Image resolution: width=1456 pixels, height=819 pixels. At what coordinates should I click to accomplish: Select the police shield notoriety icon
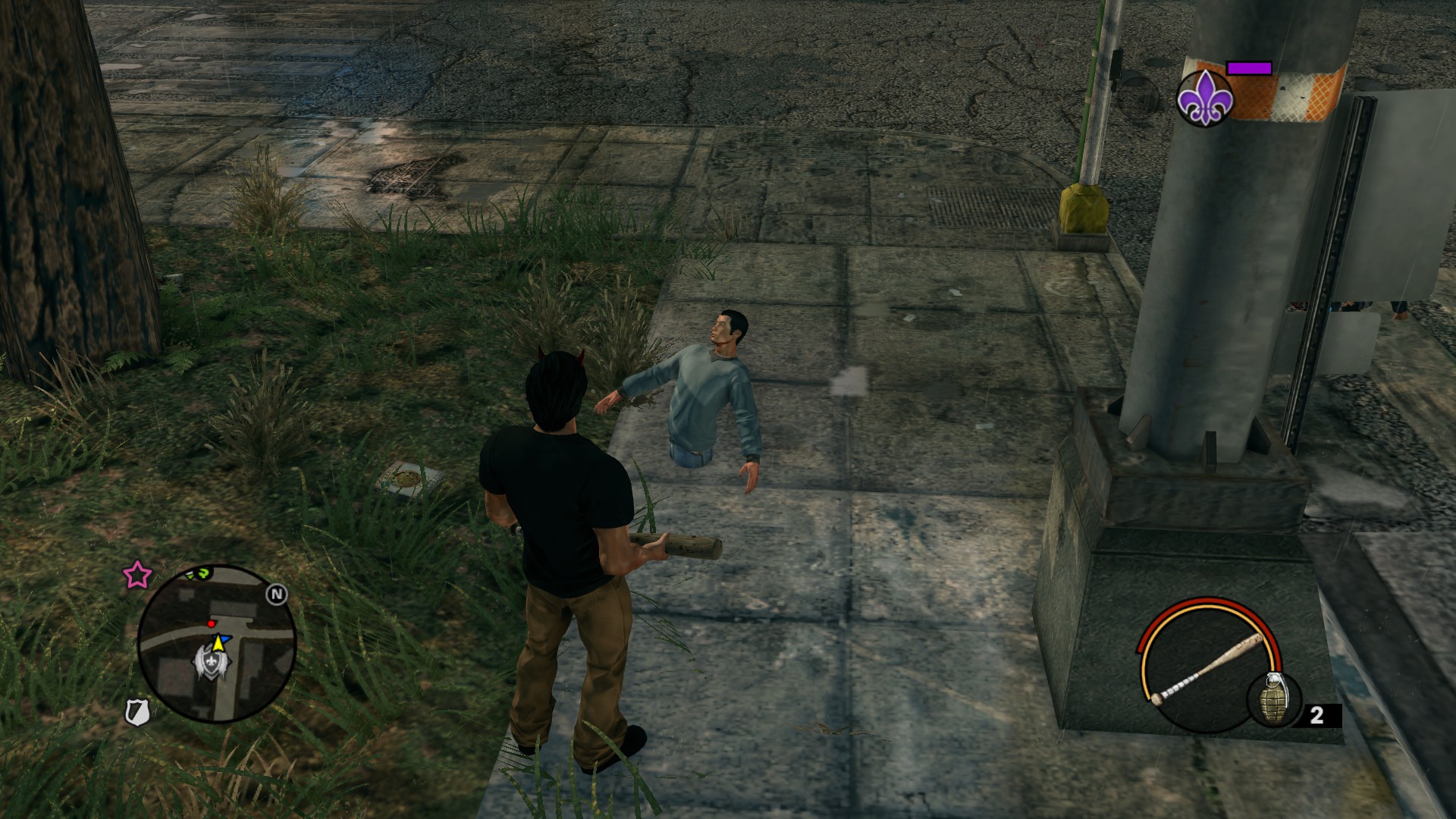137,711
